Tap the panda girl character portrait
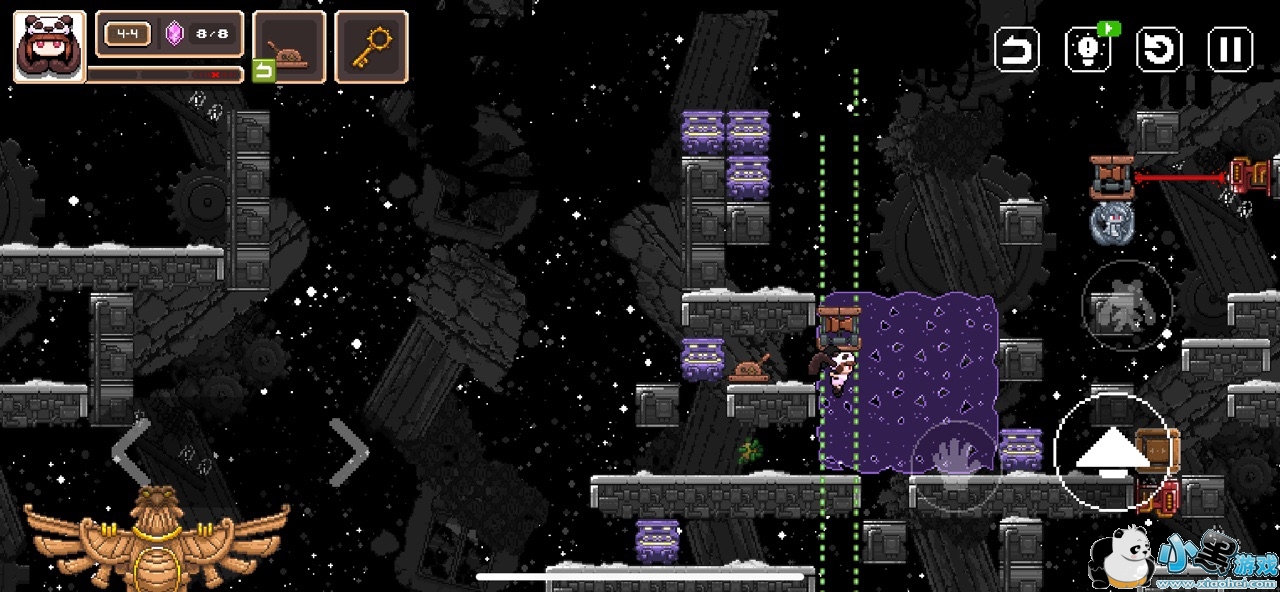 [x=49, y=46]
